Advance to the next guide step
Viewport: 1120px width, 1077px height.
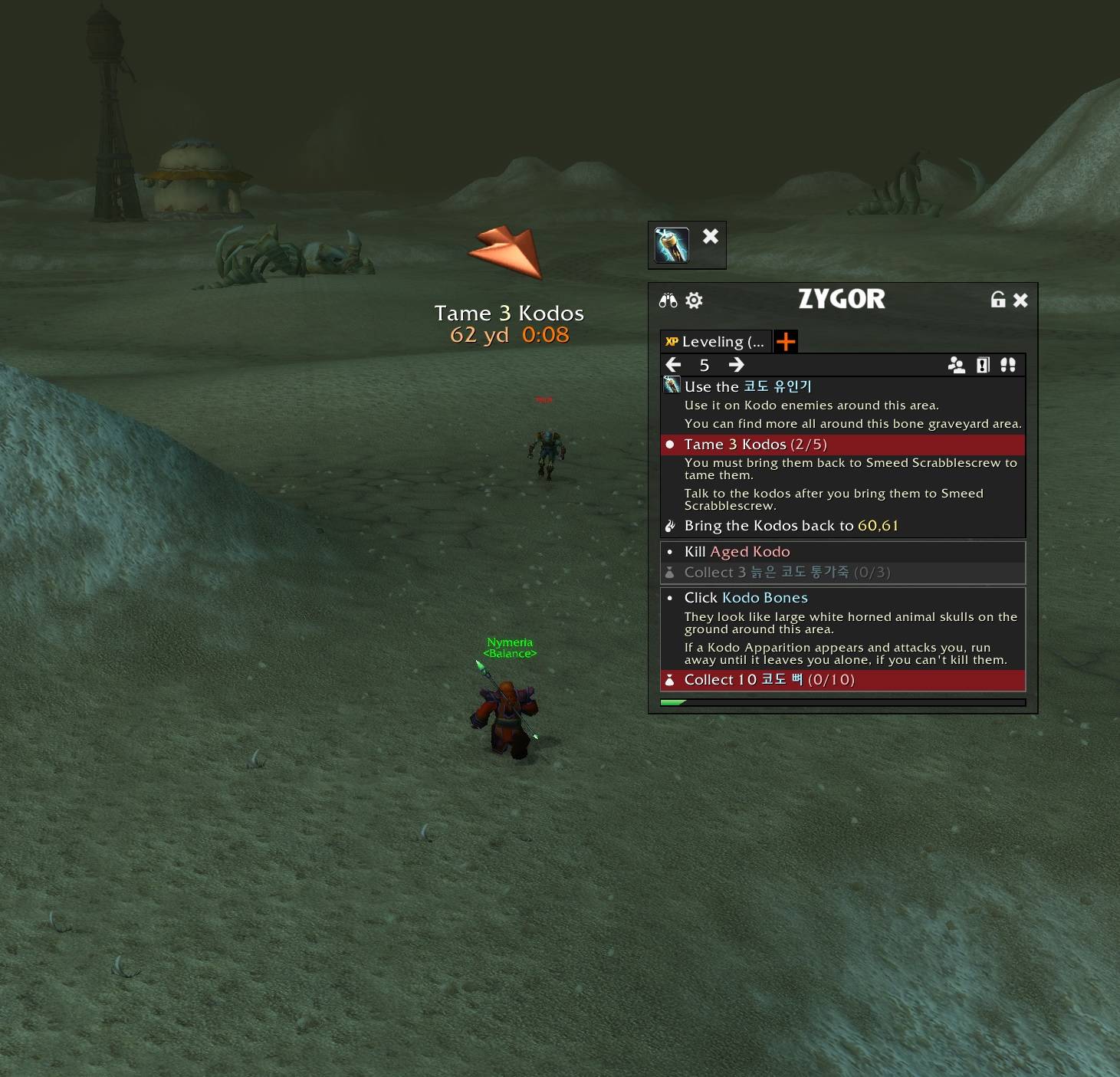pyautogui.click(x=736, y=365)
